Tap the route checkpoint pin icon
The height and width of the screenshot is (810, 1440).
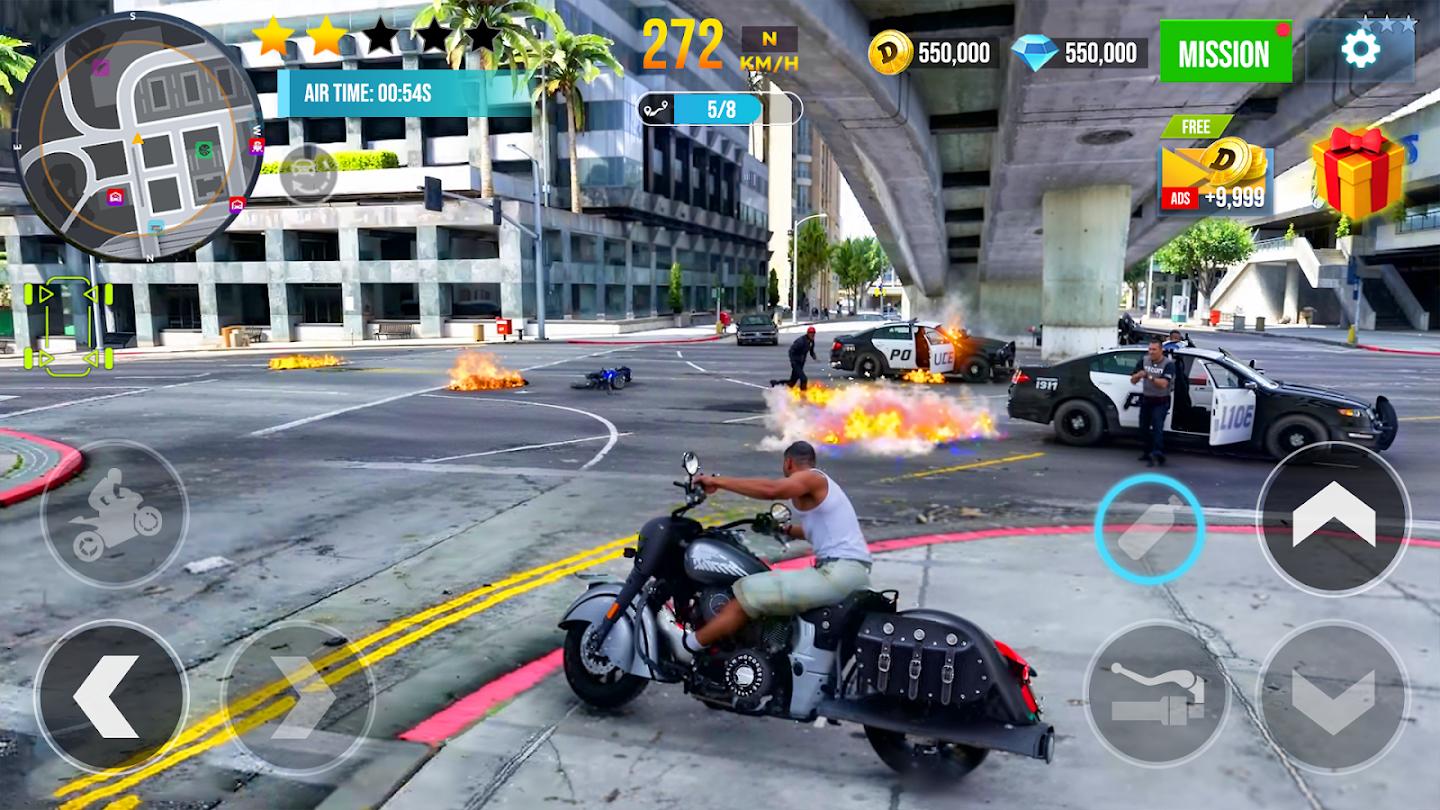point(656,108)
